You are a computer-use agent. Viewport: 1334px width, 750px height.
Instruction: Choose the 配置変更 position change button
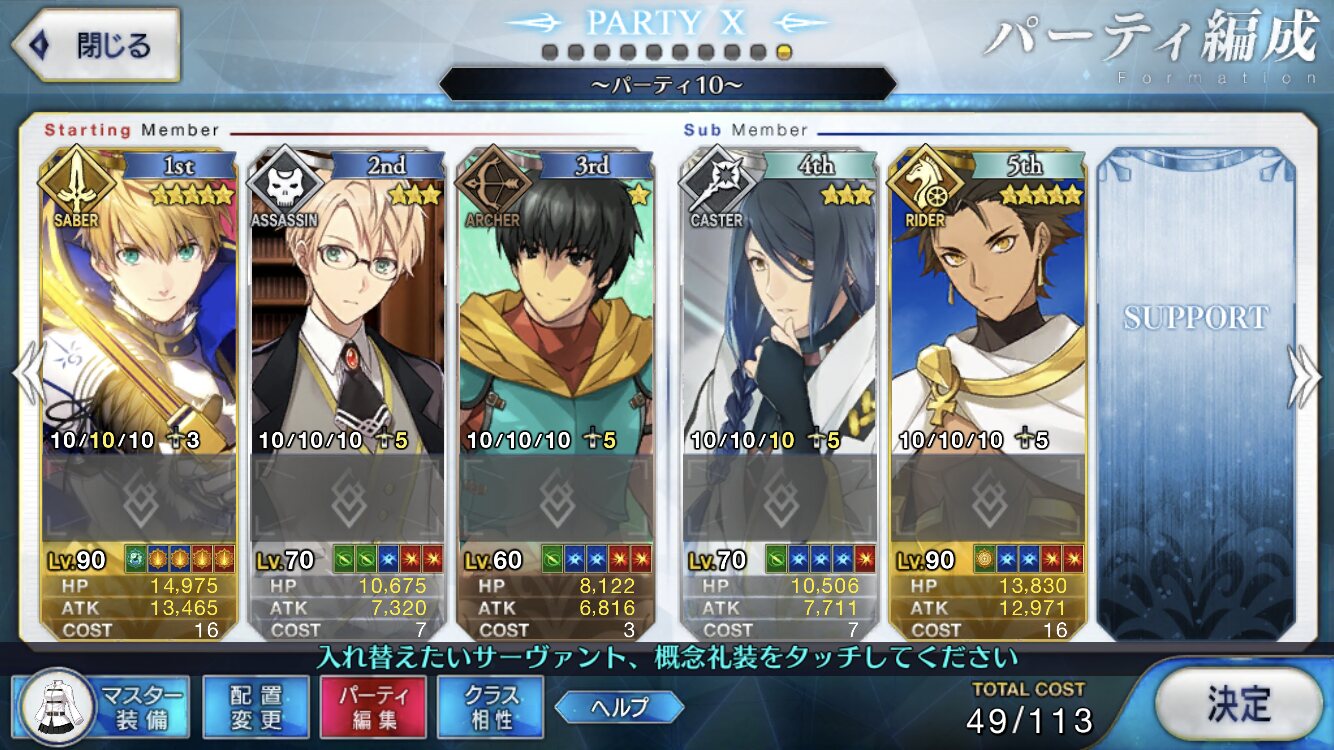point(256,706)
